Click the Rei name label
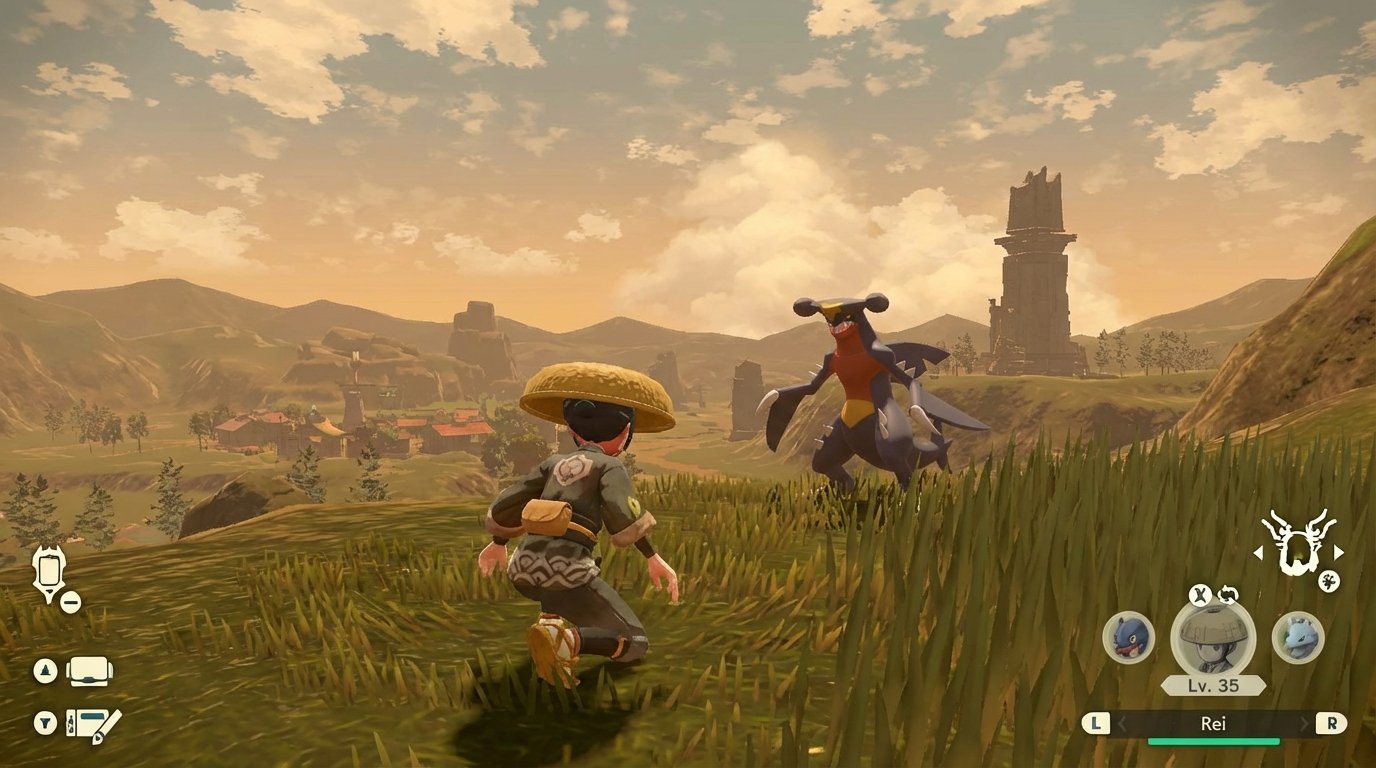This screenshot has width=1376, height=768. pos(1214,723)
